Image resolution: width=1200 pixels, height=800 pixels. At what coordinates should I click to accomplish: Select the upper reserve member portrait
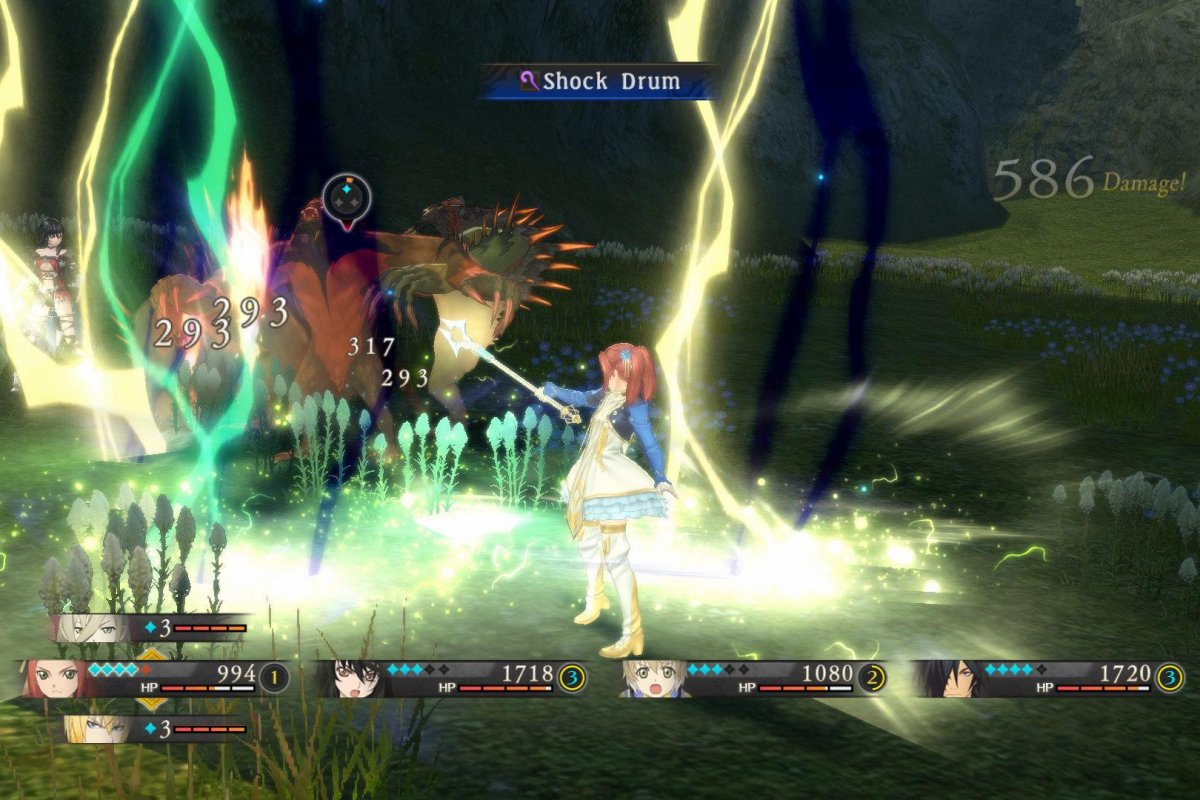point(82,628)
